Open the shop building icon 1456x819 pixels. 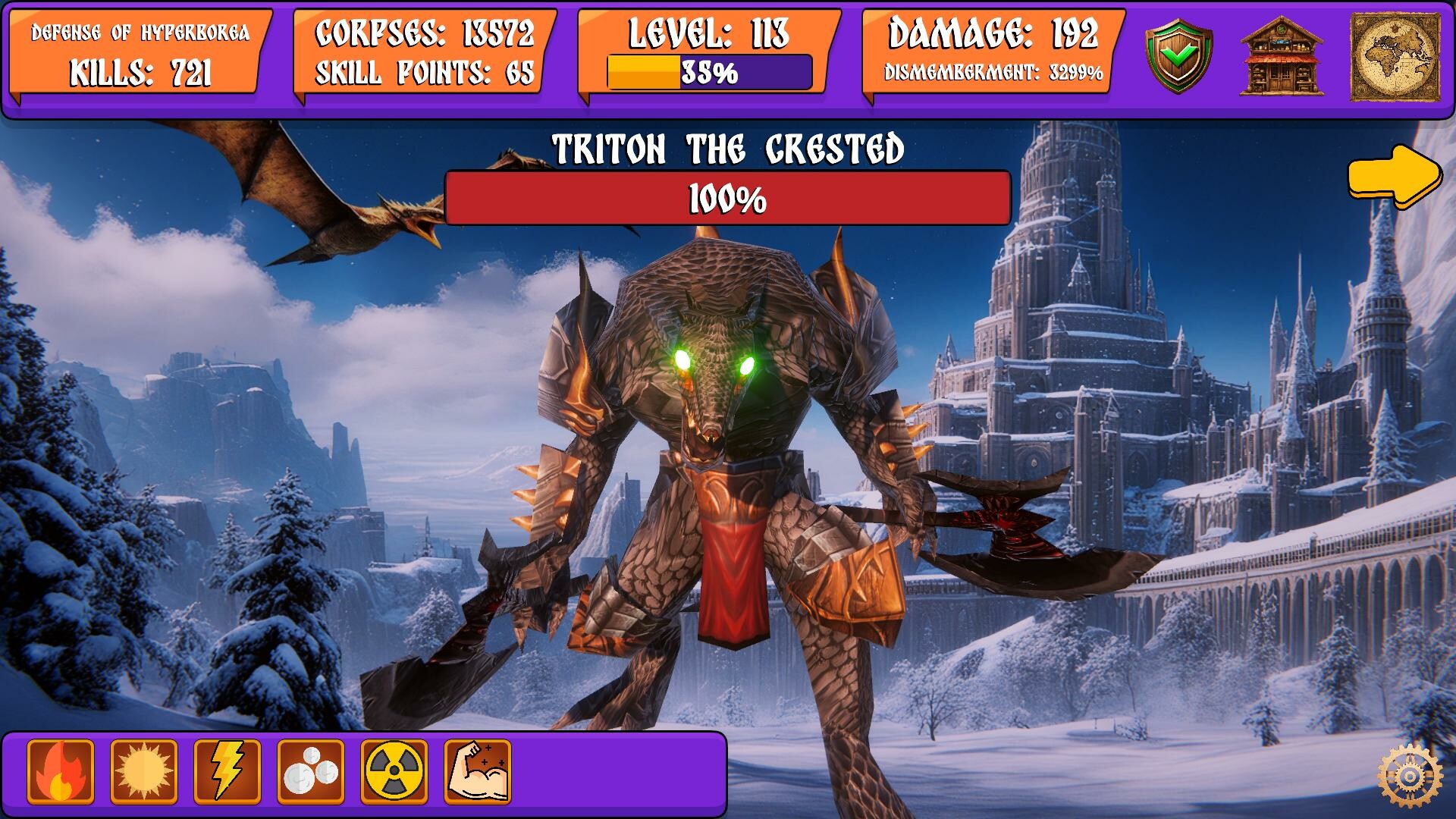click(1284, 53)
